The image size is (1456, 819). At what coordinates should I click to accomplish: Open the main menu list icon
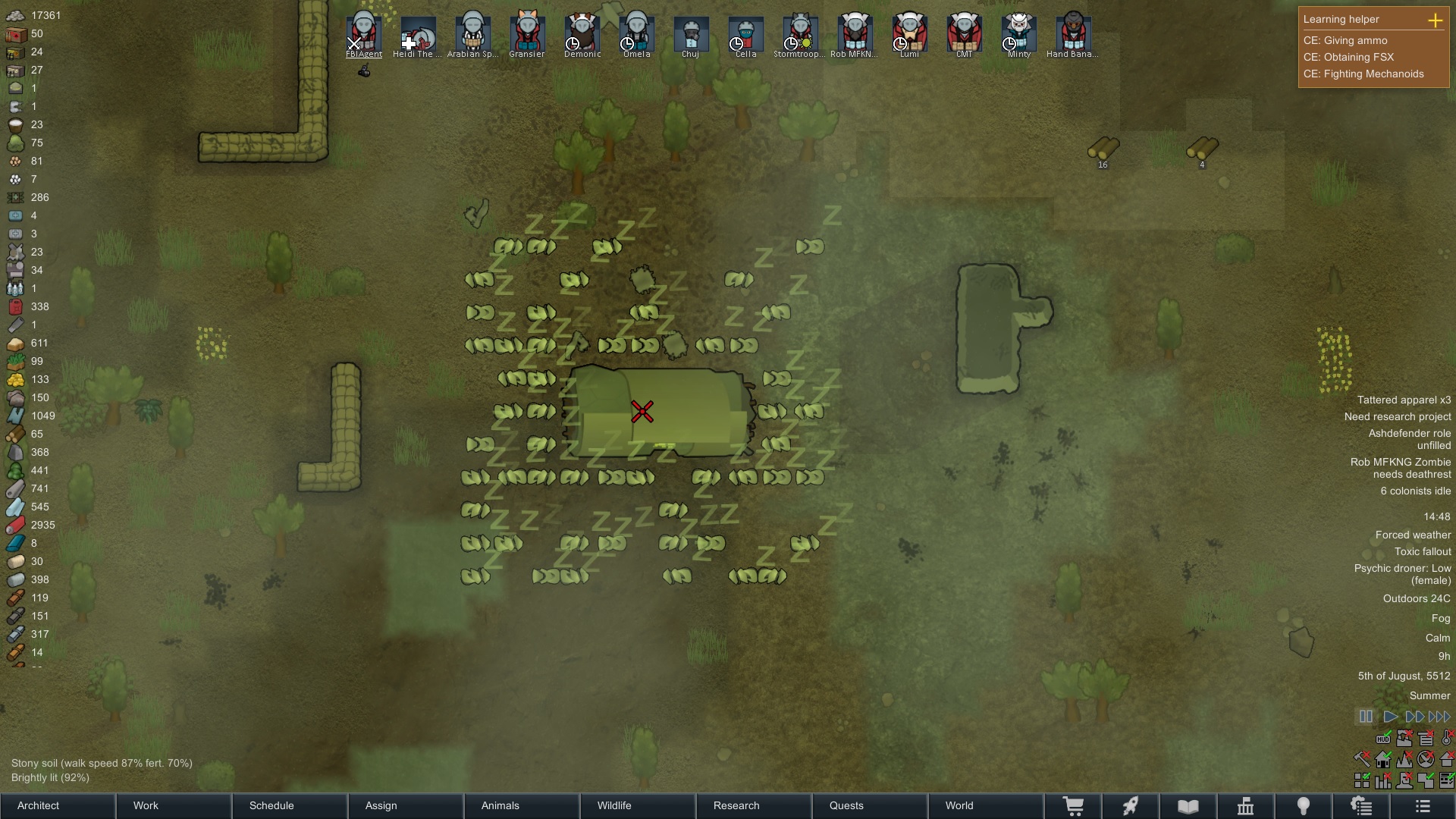pyautogui.click(x=1423, y=806)
